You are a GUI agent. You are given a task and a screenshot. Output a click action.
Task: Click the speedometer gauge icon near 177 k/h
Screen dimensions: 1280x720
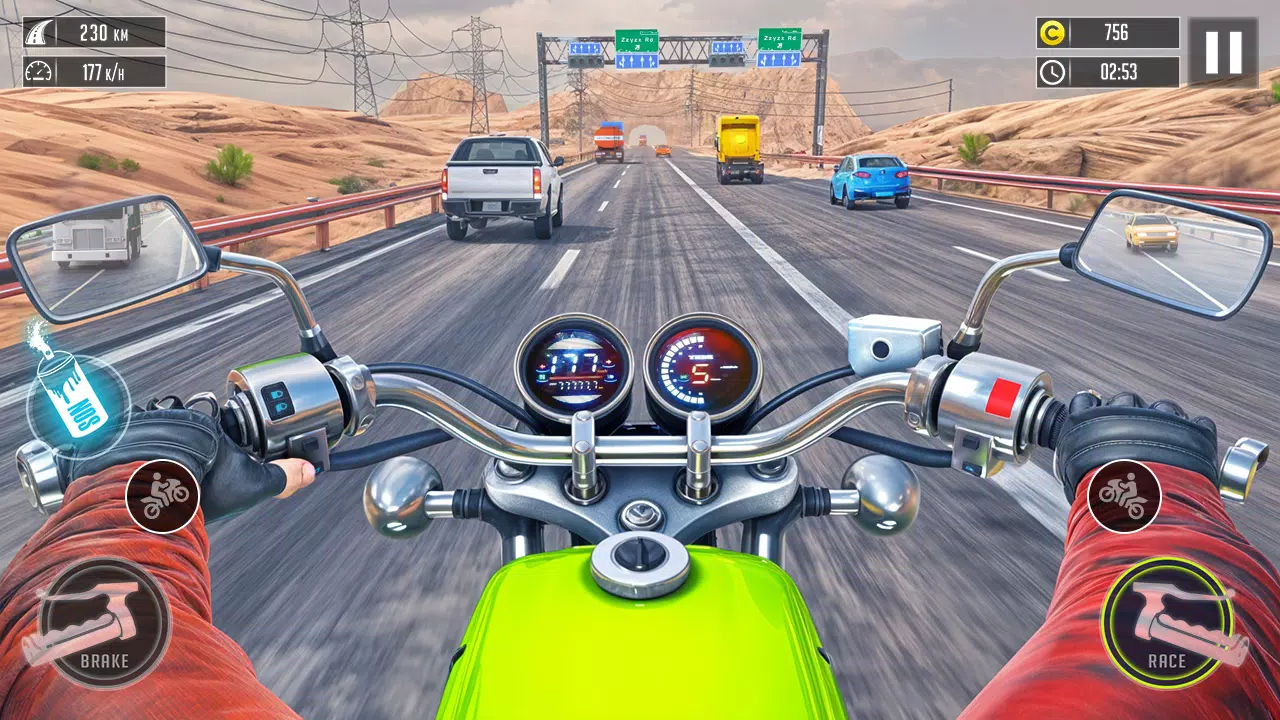click(37, 71)
